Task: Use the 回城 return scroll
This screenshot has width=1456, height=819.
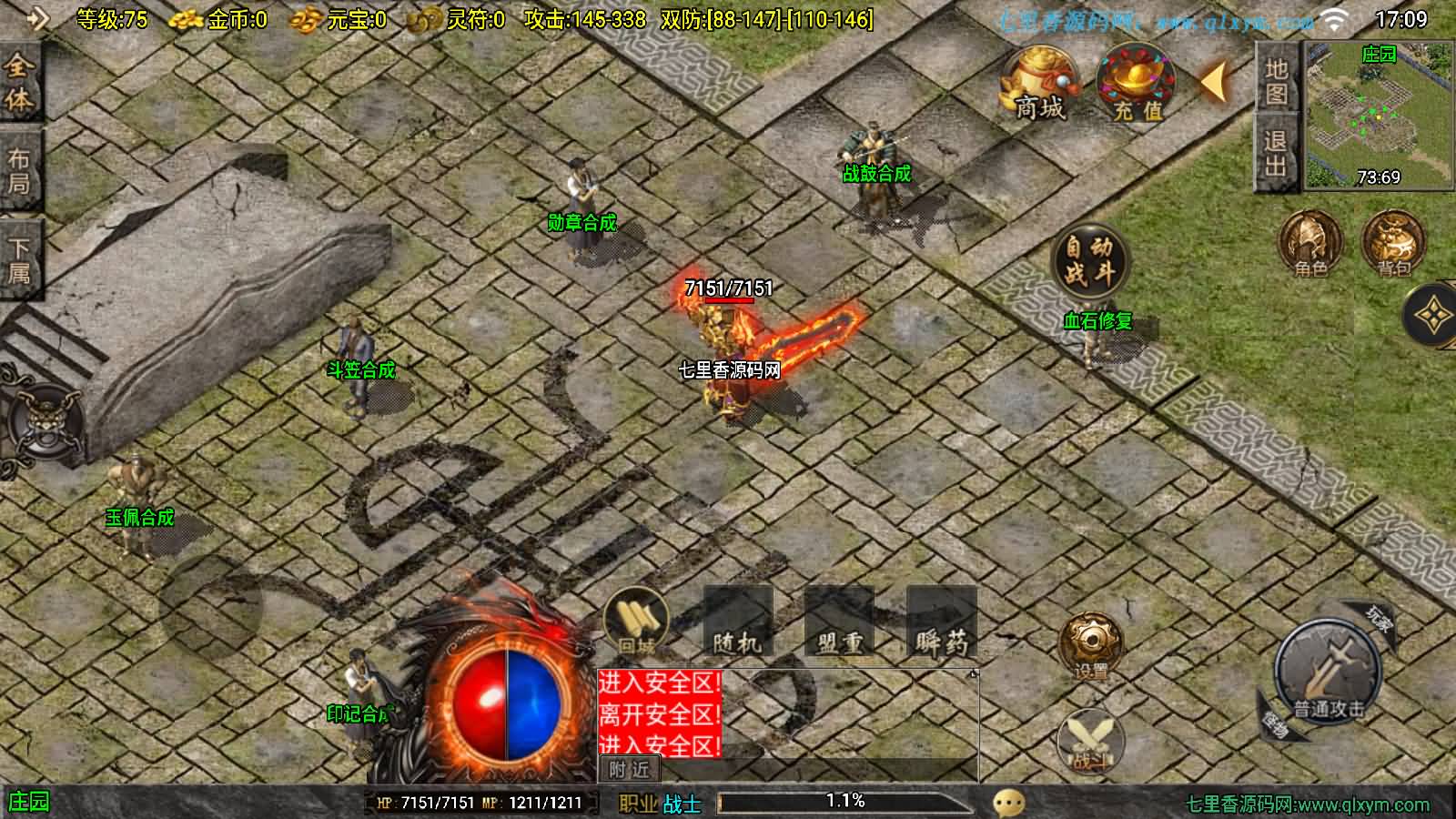Action: tap(637, 622)
